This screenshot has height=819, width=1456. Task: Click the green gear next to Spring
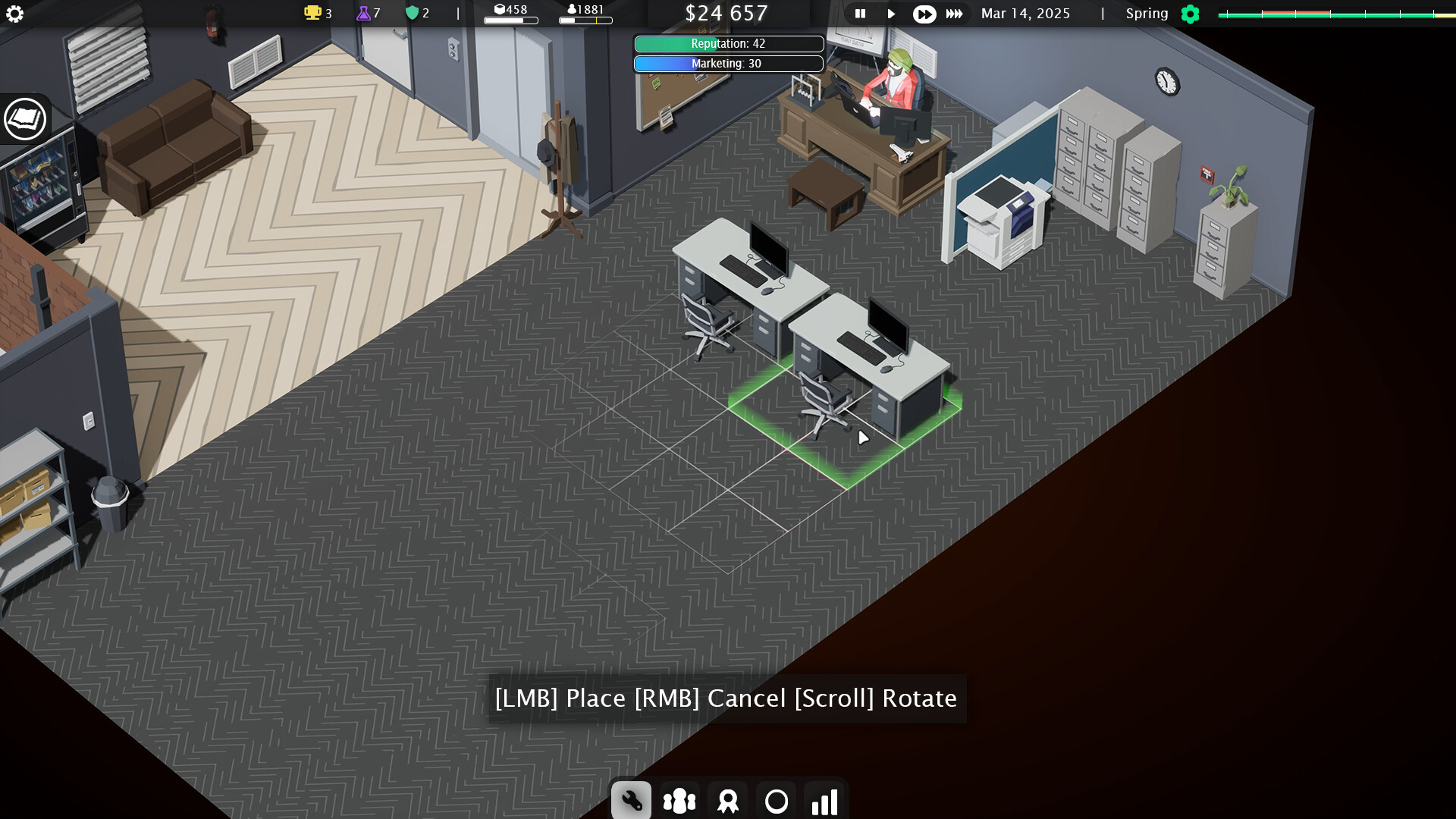click(1190, 14)
